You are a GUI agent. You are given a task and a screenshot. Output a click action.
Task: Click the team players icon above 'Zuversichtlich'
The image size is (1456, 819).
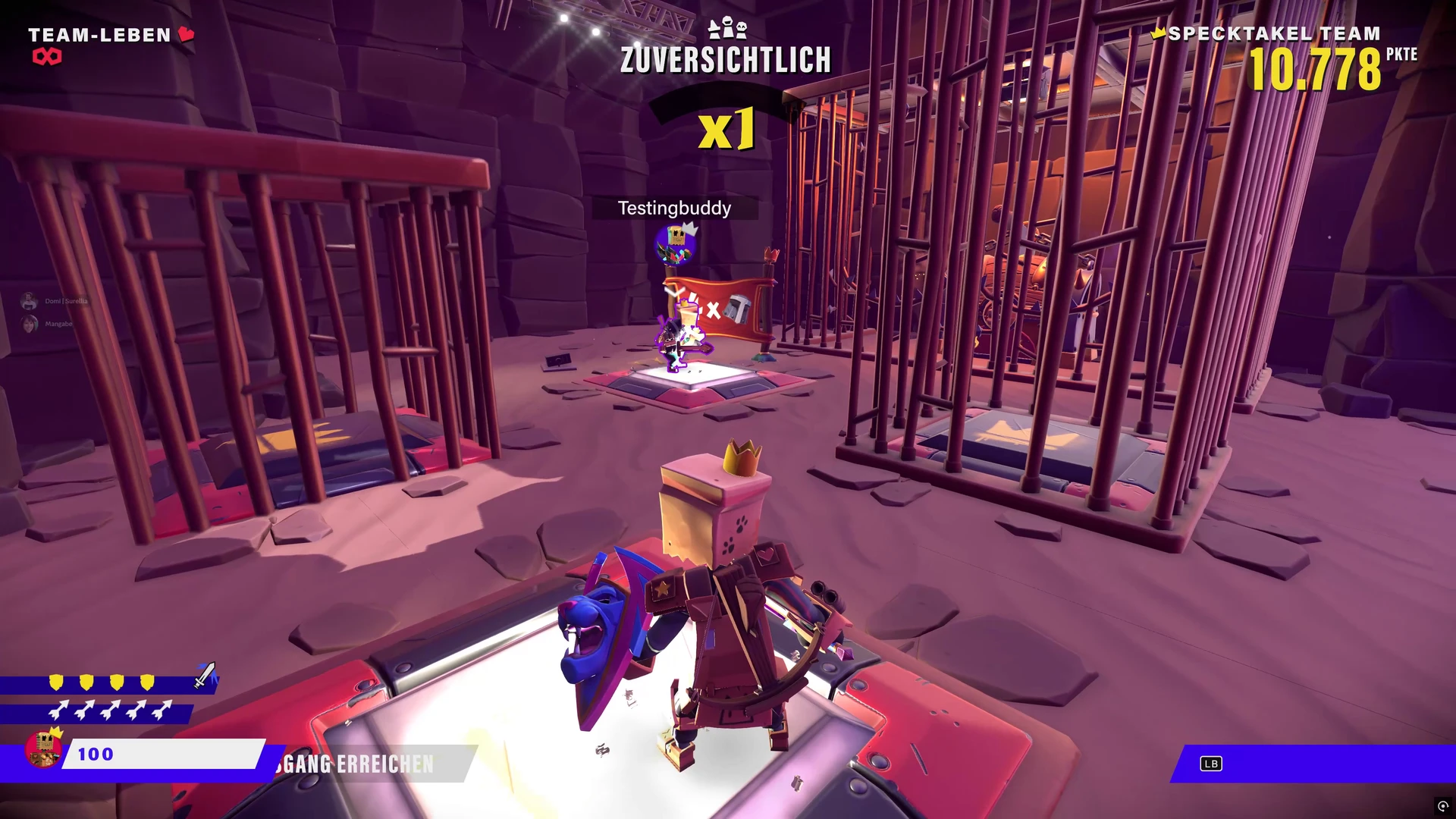point(726,29)
